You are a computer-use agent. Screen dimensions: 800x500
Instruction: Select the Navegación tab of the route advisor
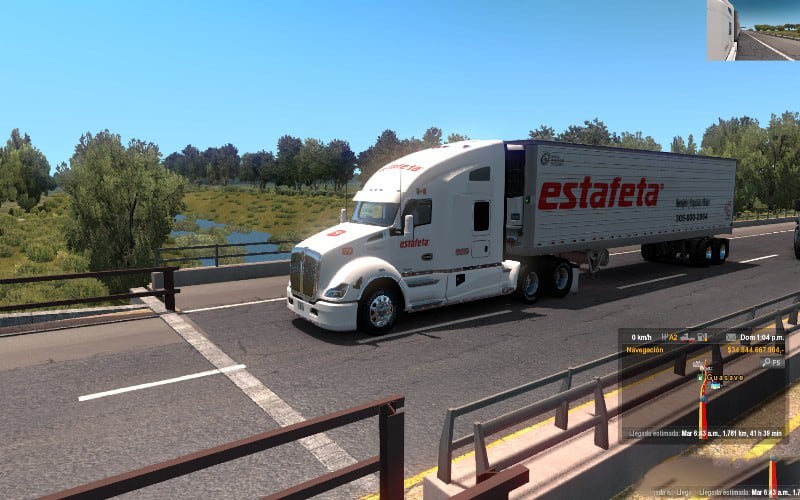point(644,350)
